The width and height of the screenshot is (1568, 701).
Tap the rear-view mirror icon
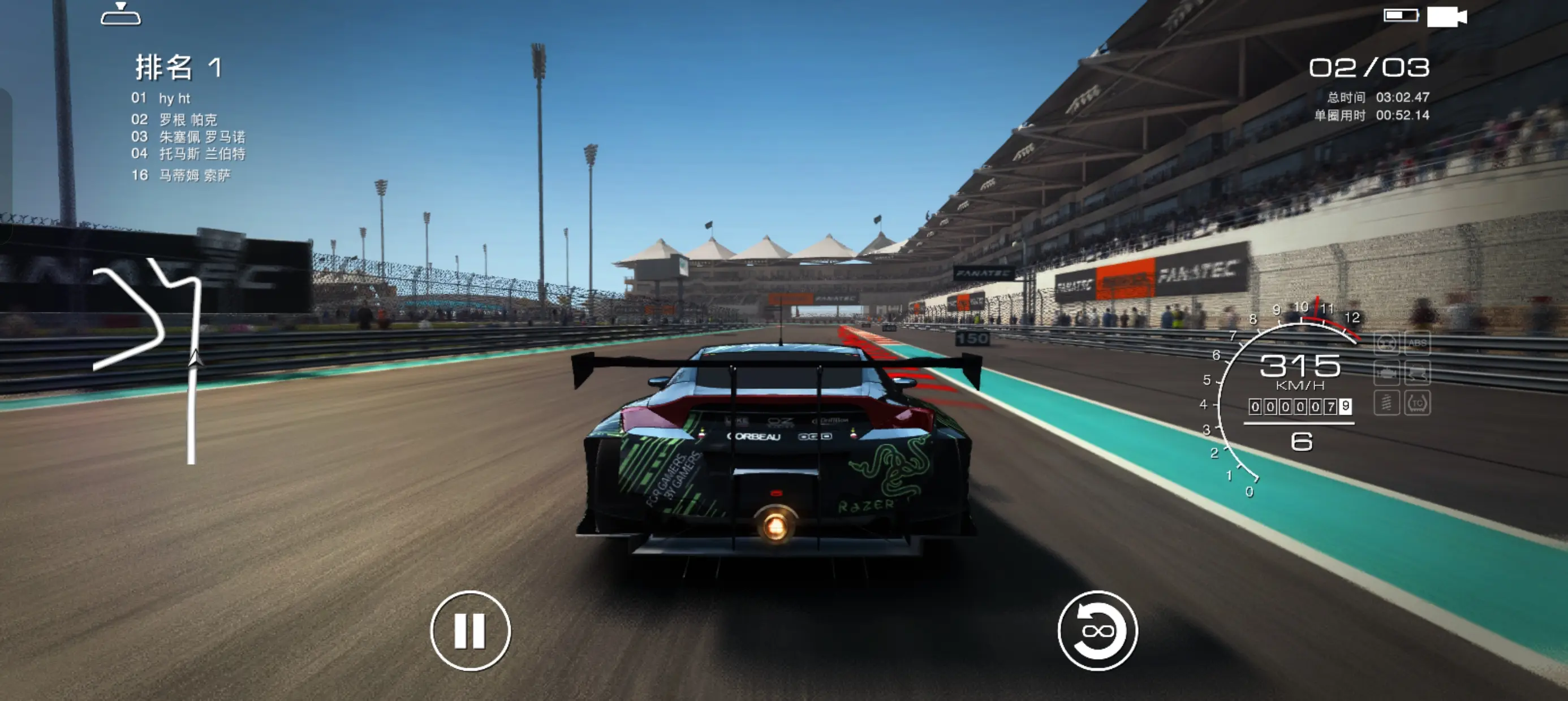(x=120, y=15)
